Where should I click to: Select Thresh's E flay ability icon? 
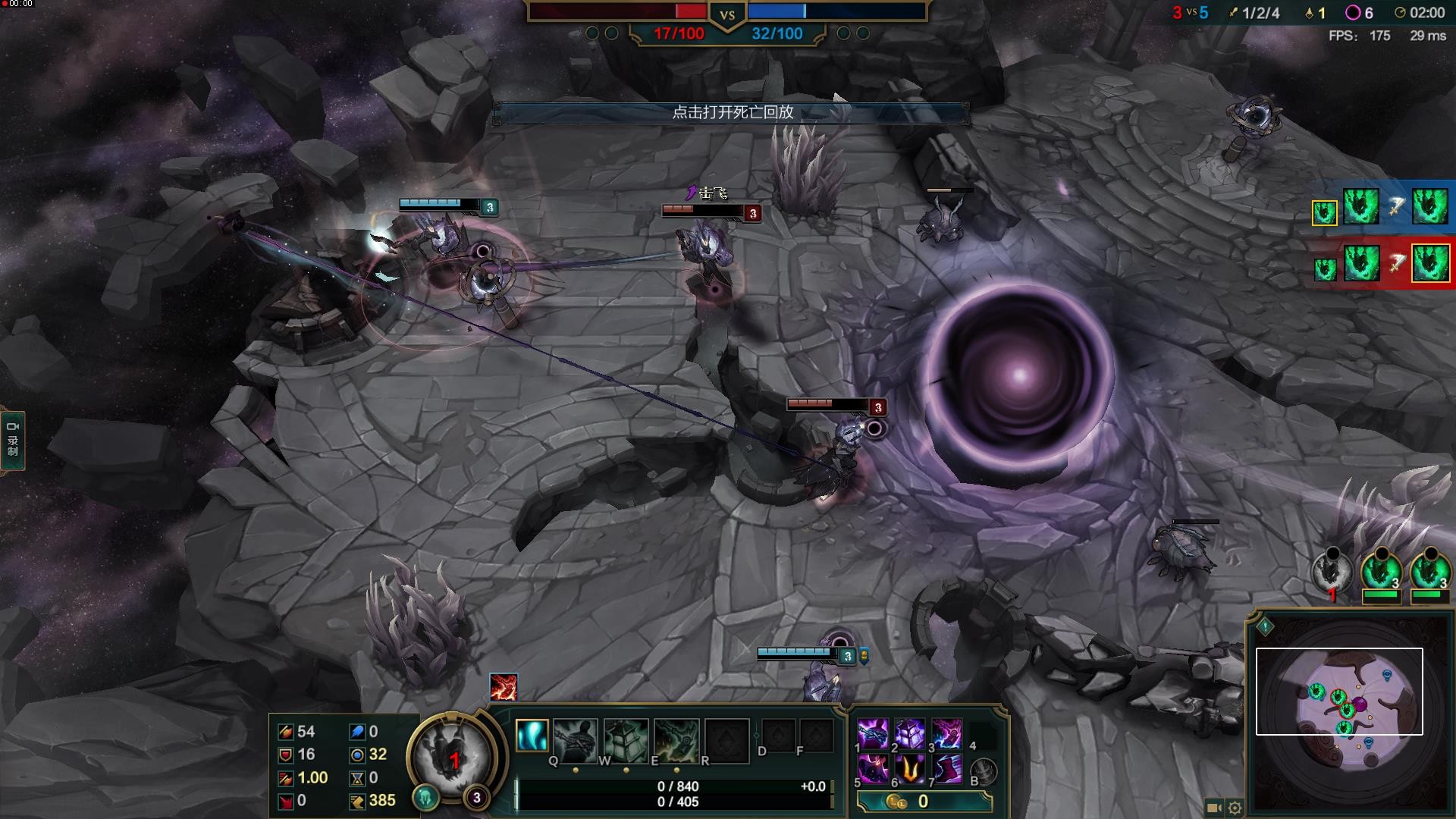click(676, 739)
